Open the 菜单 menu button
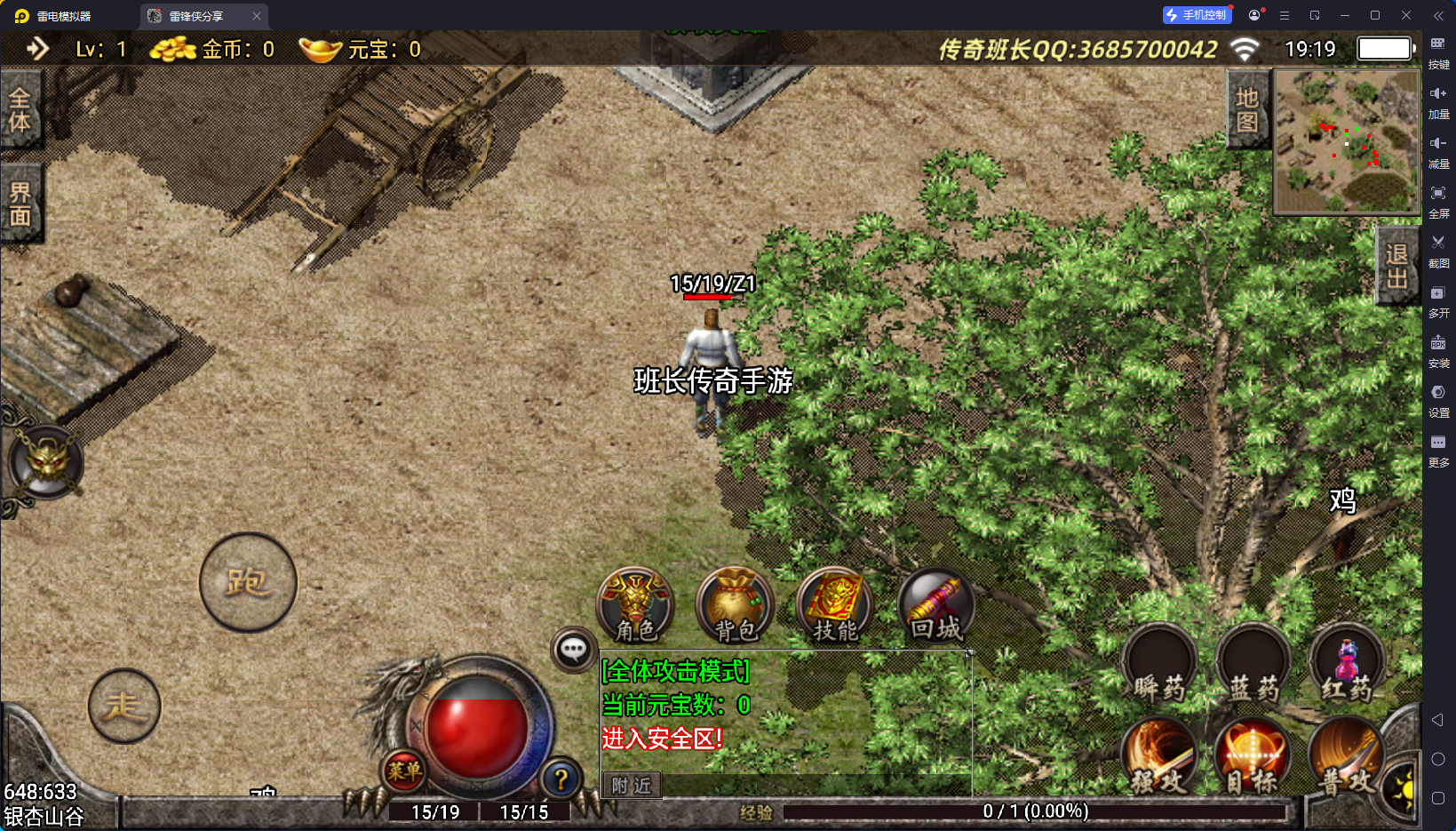The height and width of the screenshot is (831, 1456). pos(404,771)
